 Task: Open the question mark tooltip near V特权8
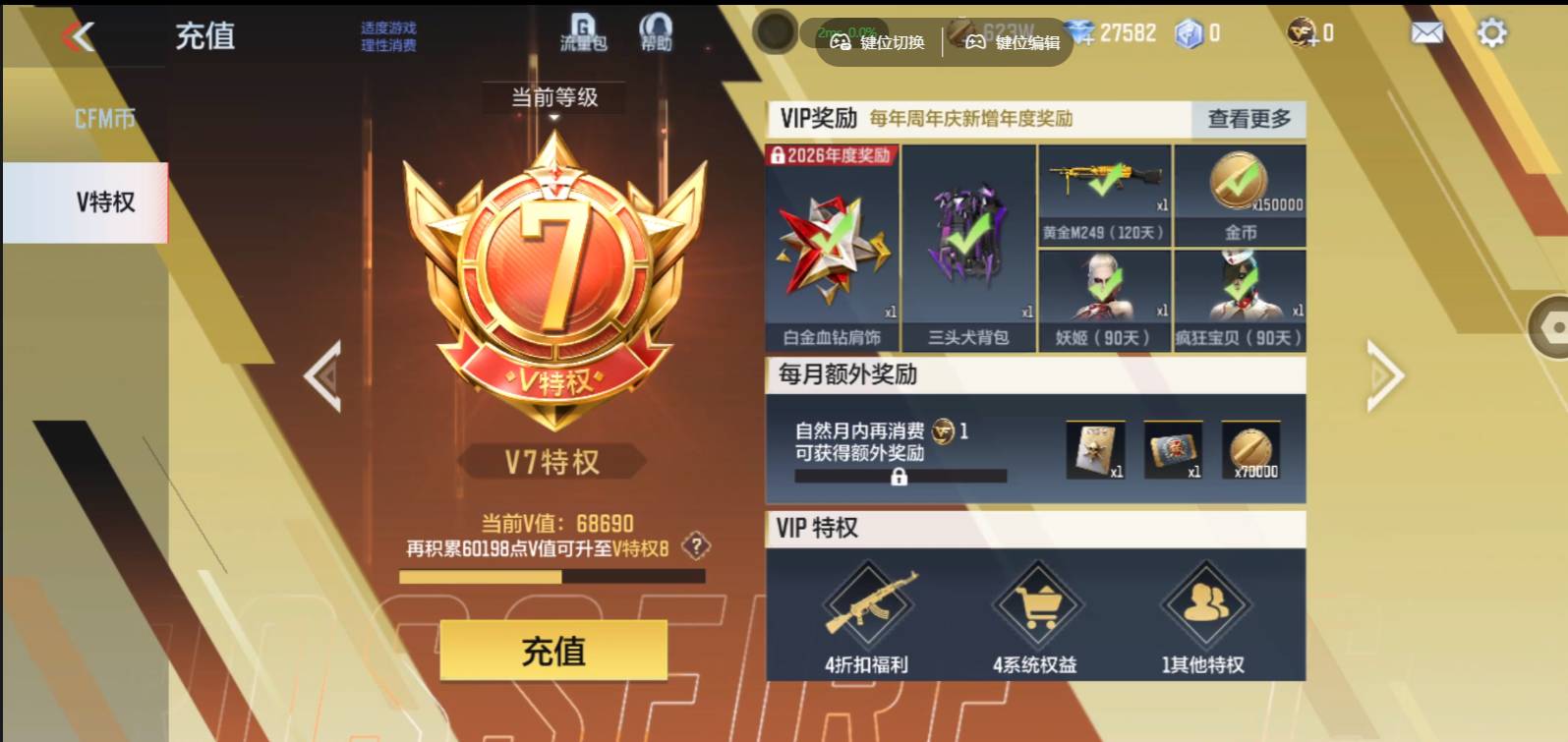[696, 545]
